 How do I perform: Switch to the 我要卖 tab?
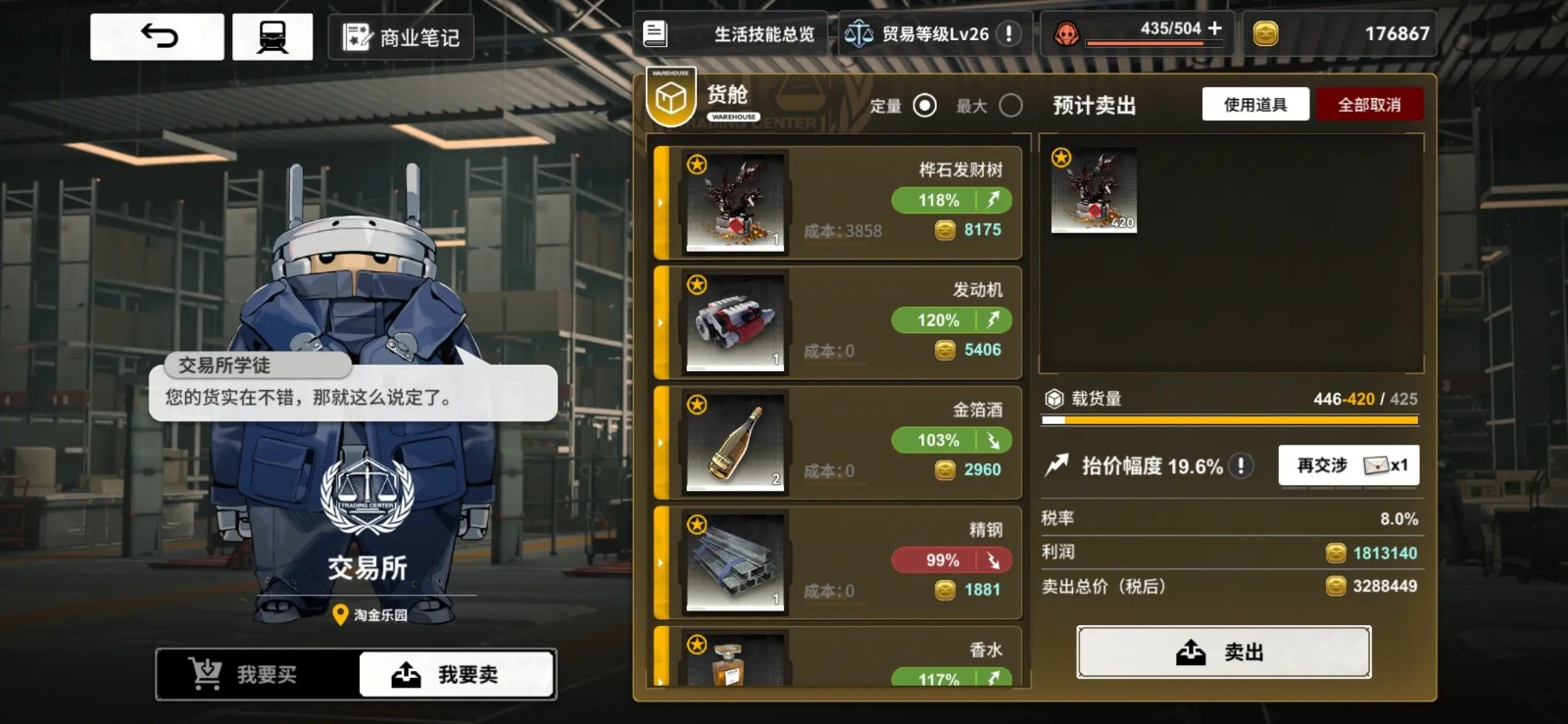coord(458,673)
